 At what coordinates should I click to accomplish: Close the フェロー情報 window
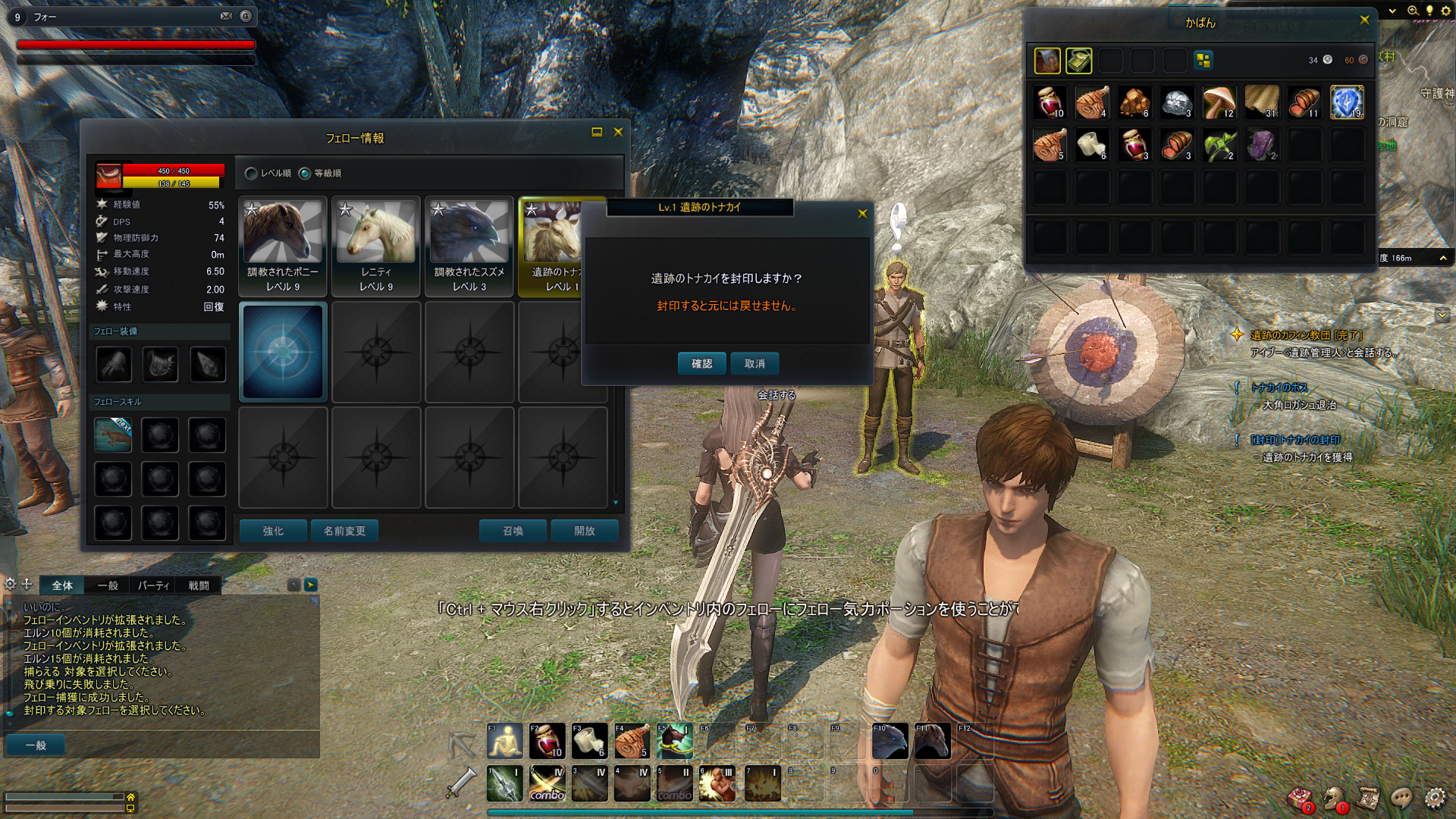pyautogui.click(x=618, y=132)
